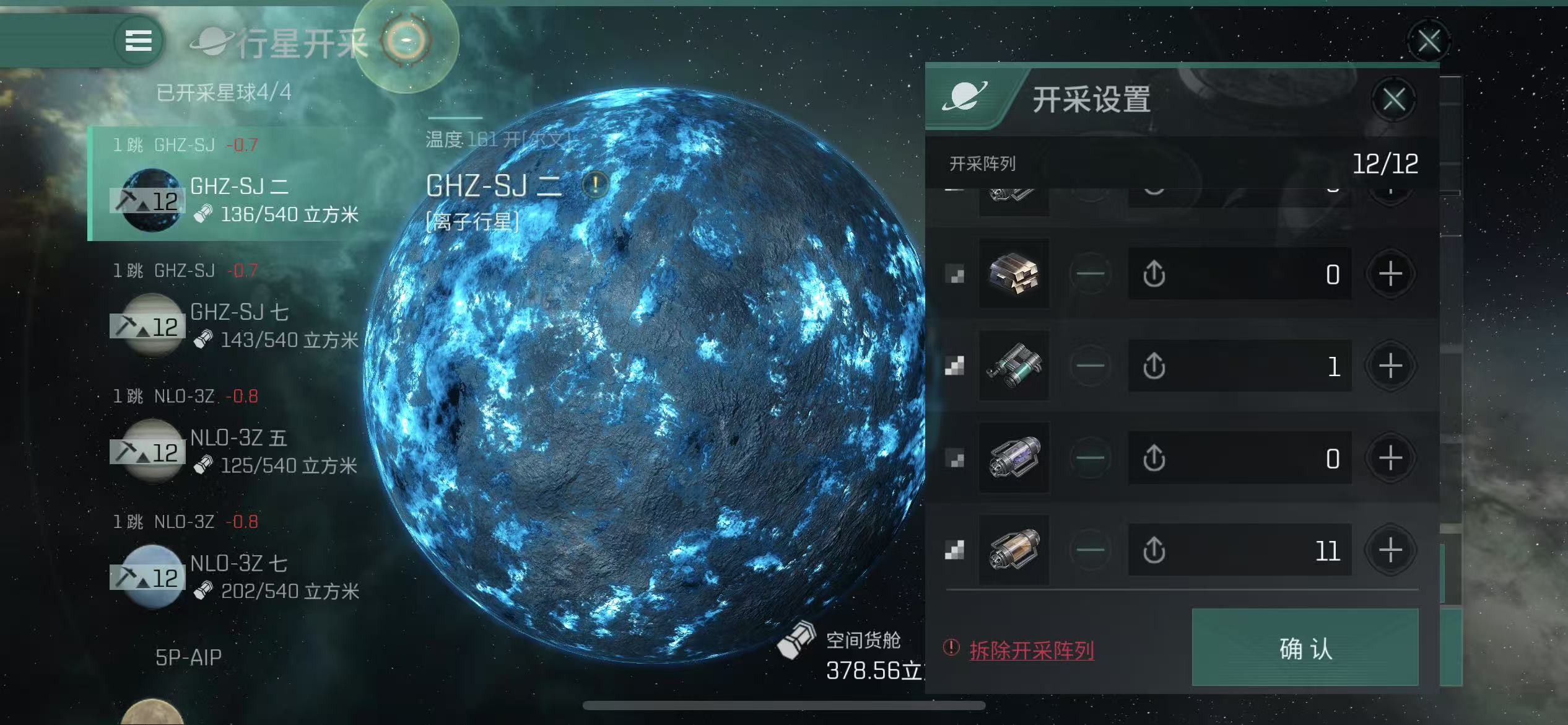
Task: Toggle the selector left of the metal ingots row
Action: [x=954, y=275]
